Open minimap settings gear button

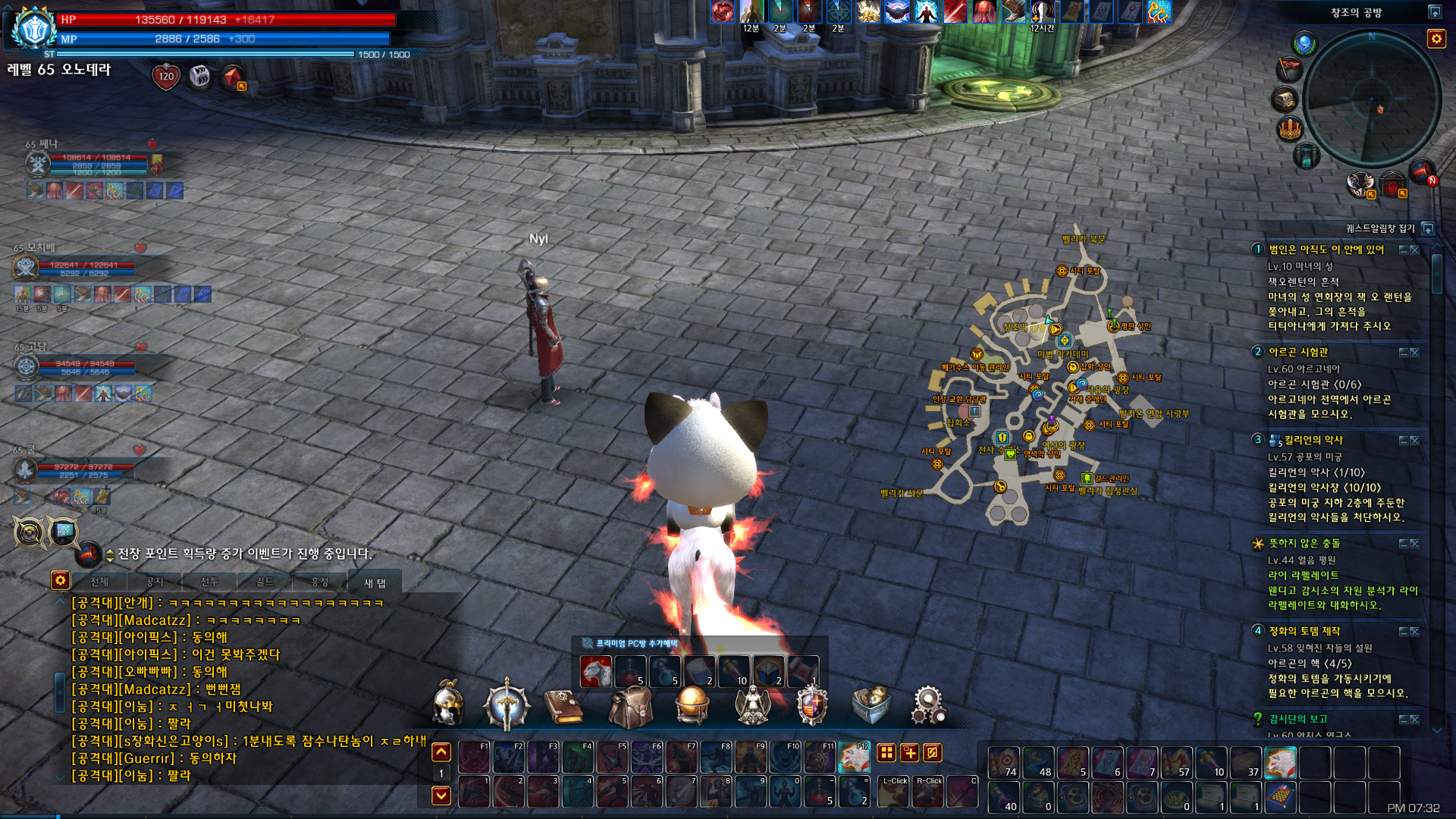[1436, 39]
